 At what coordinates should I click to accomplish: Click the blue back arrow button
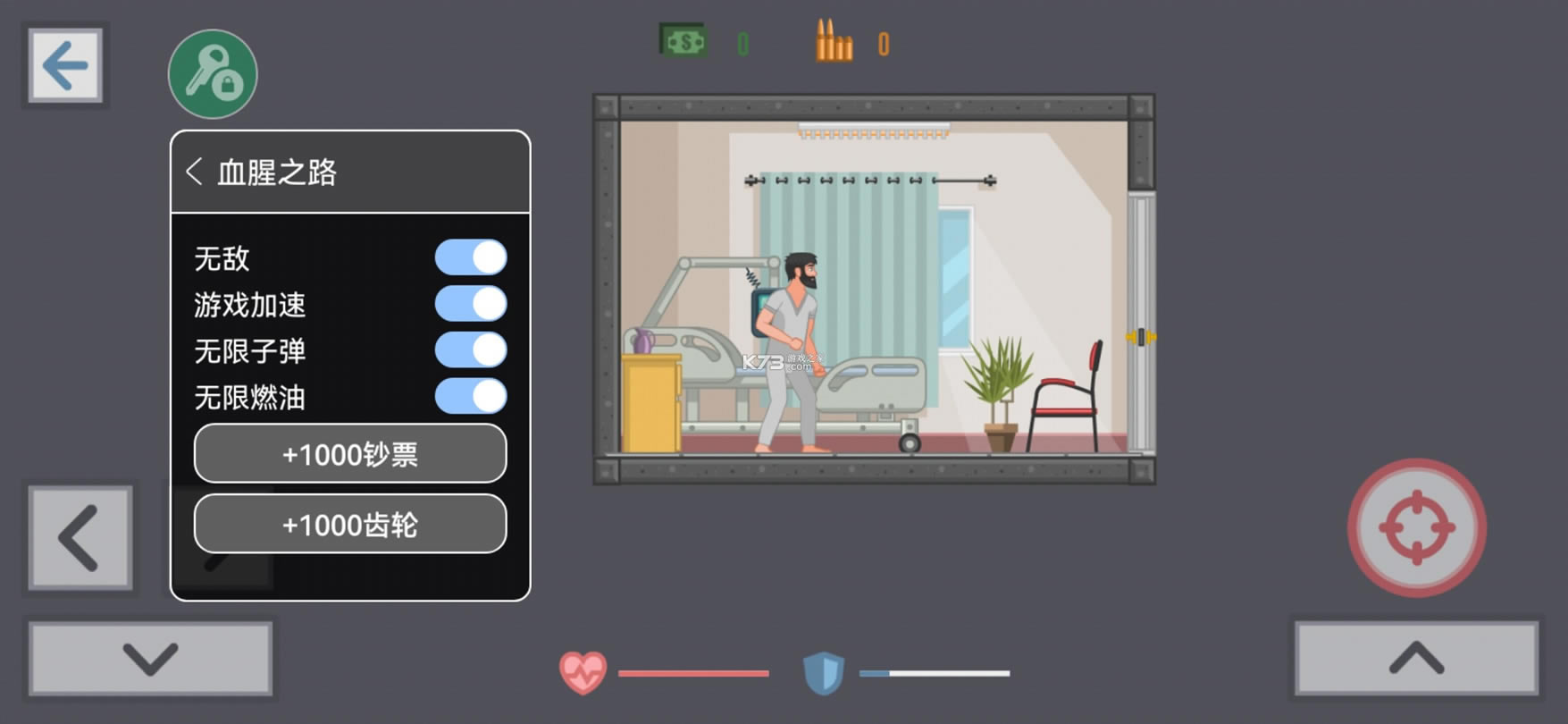pos(64,65)
